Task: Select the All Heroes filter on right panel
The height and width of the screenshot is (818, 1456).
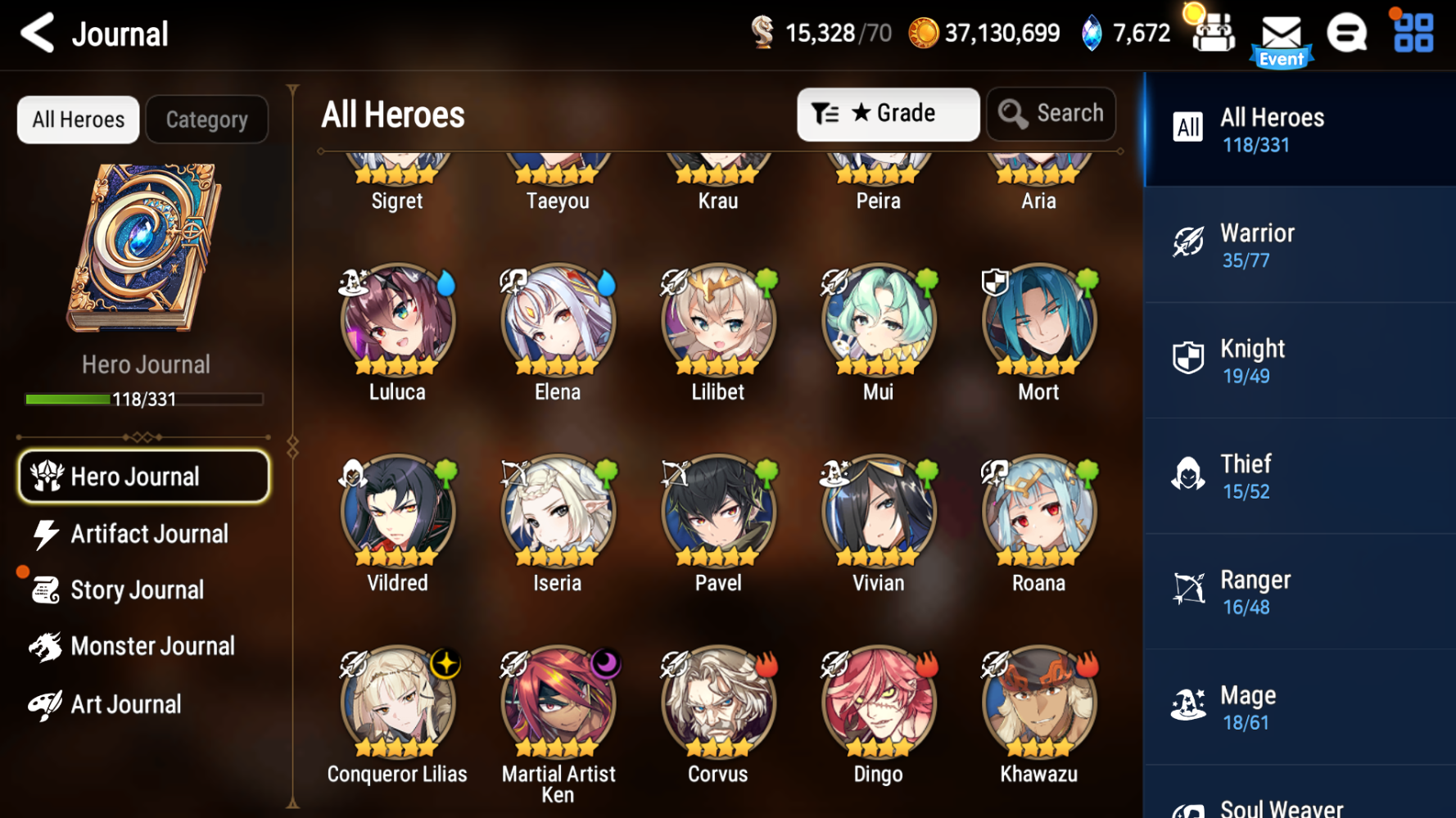Action: (x=1300, y=129)
